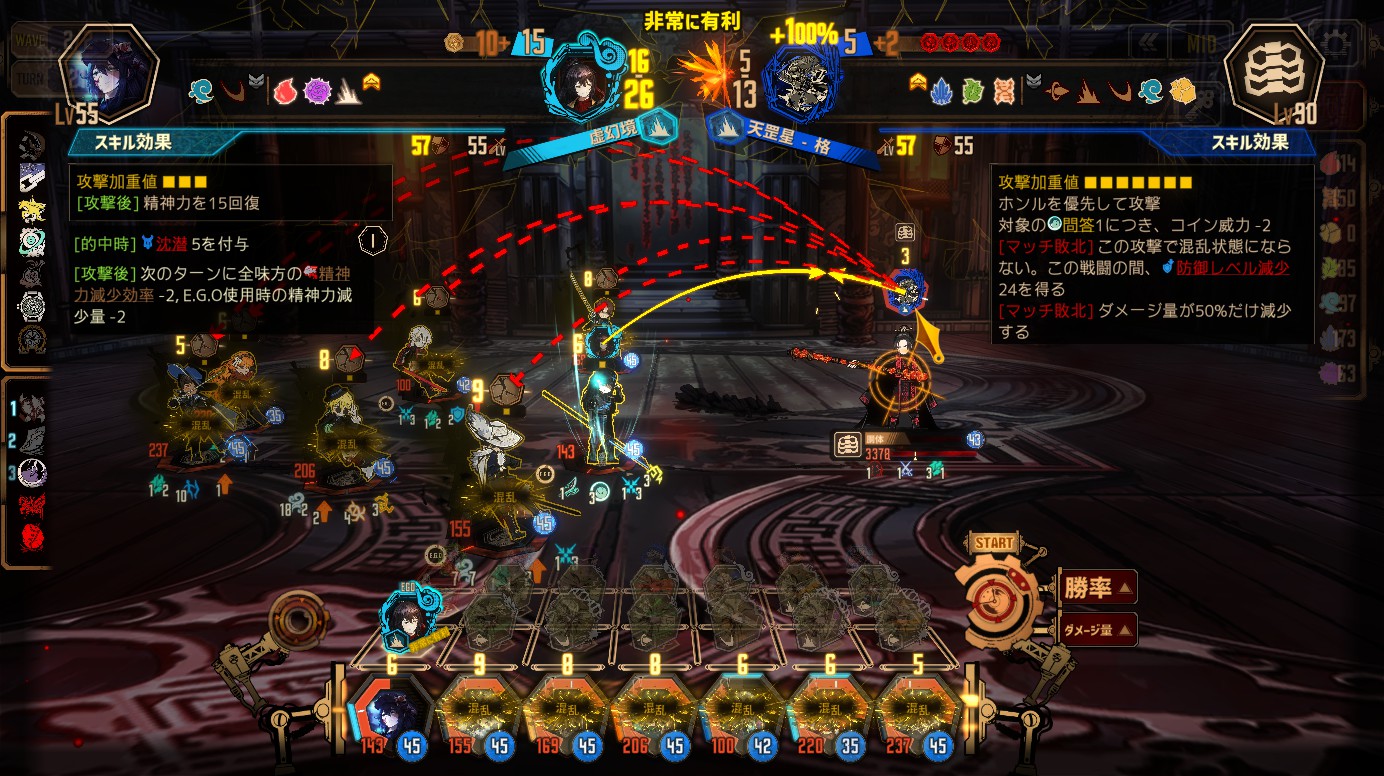Viewport: 1384px width, 776px height.
Task: Click the enemy Lv90 skill emblem
Action: pyautogui.click(x=1273, y=73)
